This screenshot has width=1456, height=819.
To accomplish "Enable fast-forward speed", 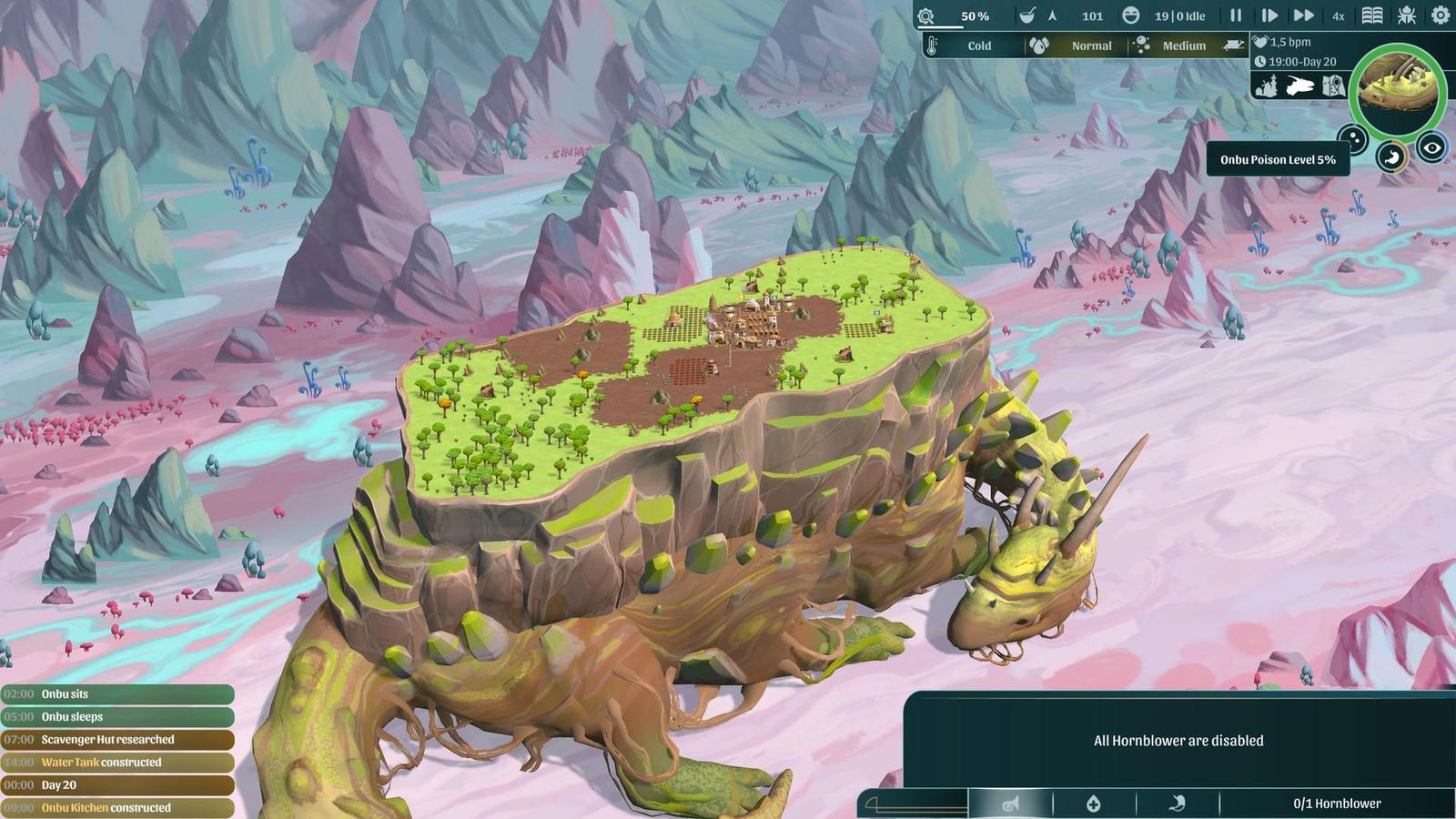I will (x=1303, y=15).
